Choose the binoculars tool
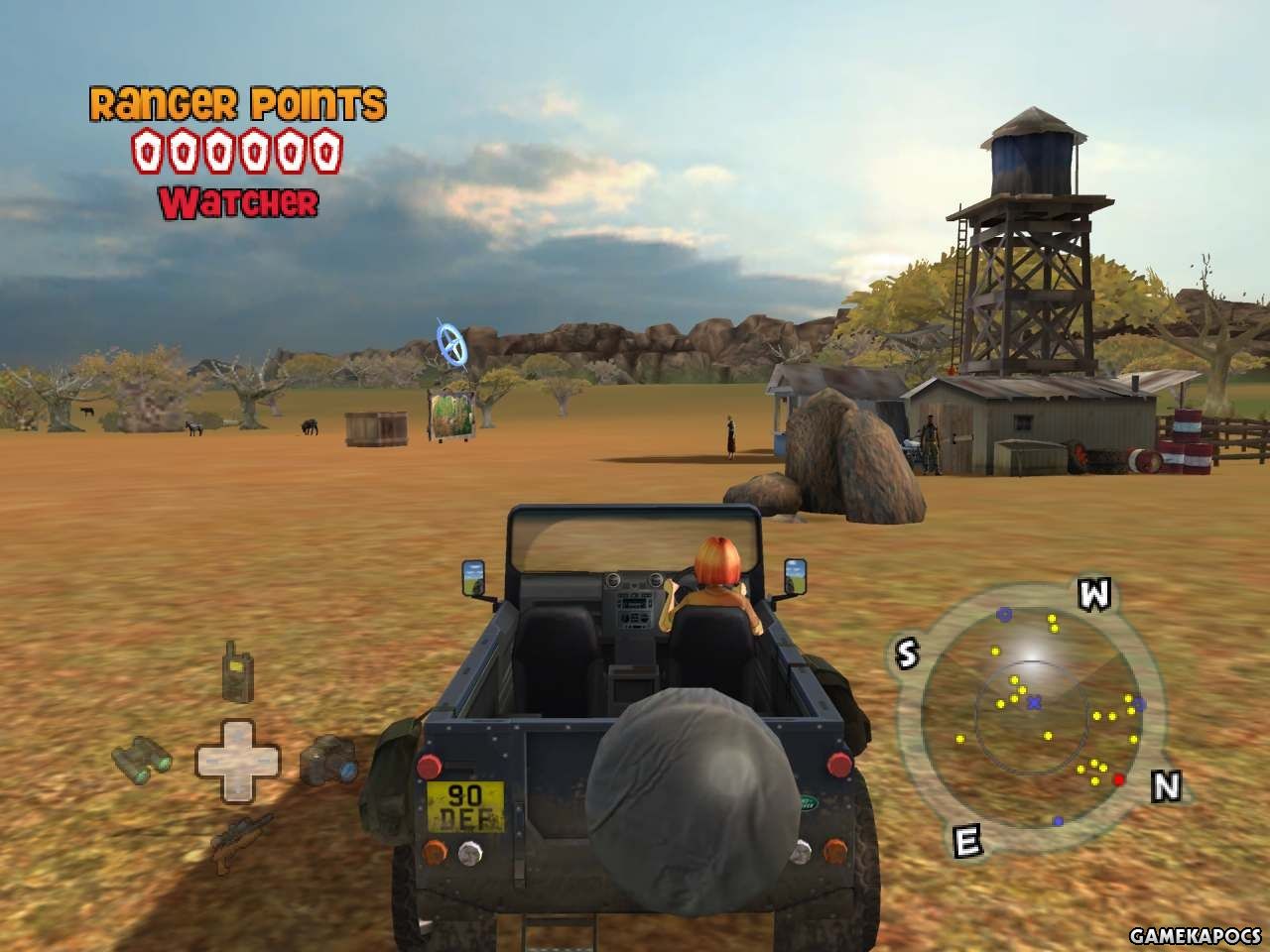Image resolution: width=1270 pixels, height=952 pixels. [141, 762]
